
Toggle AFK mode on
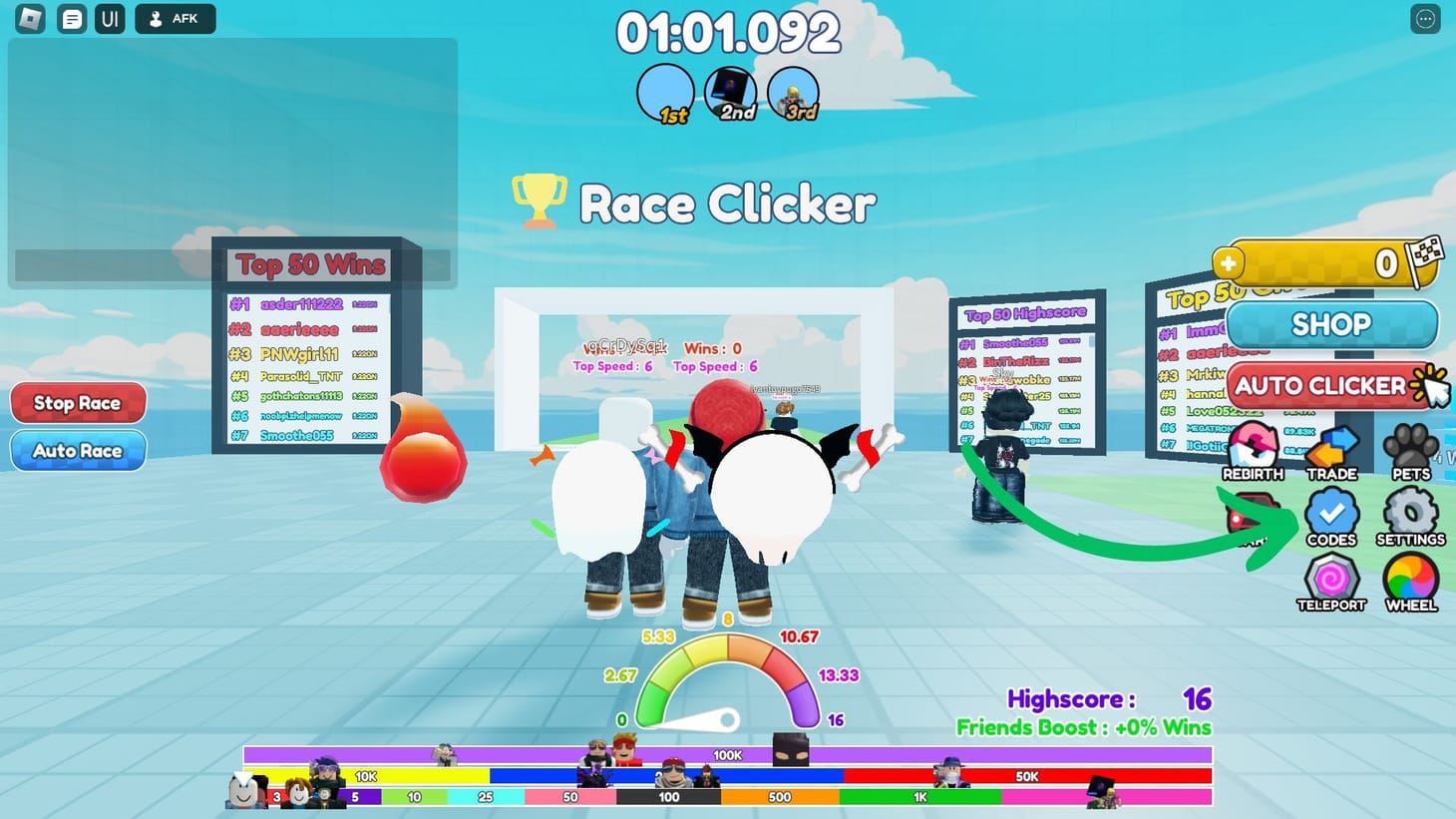pyautogui.click(x=176, y=18)
